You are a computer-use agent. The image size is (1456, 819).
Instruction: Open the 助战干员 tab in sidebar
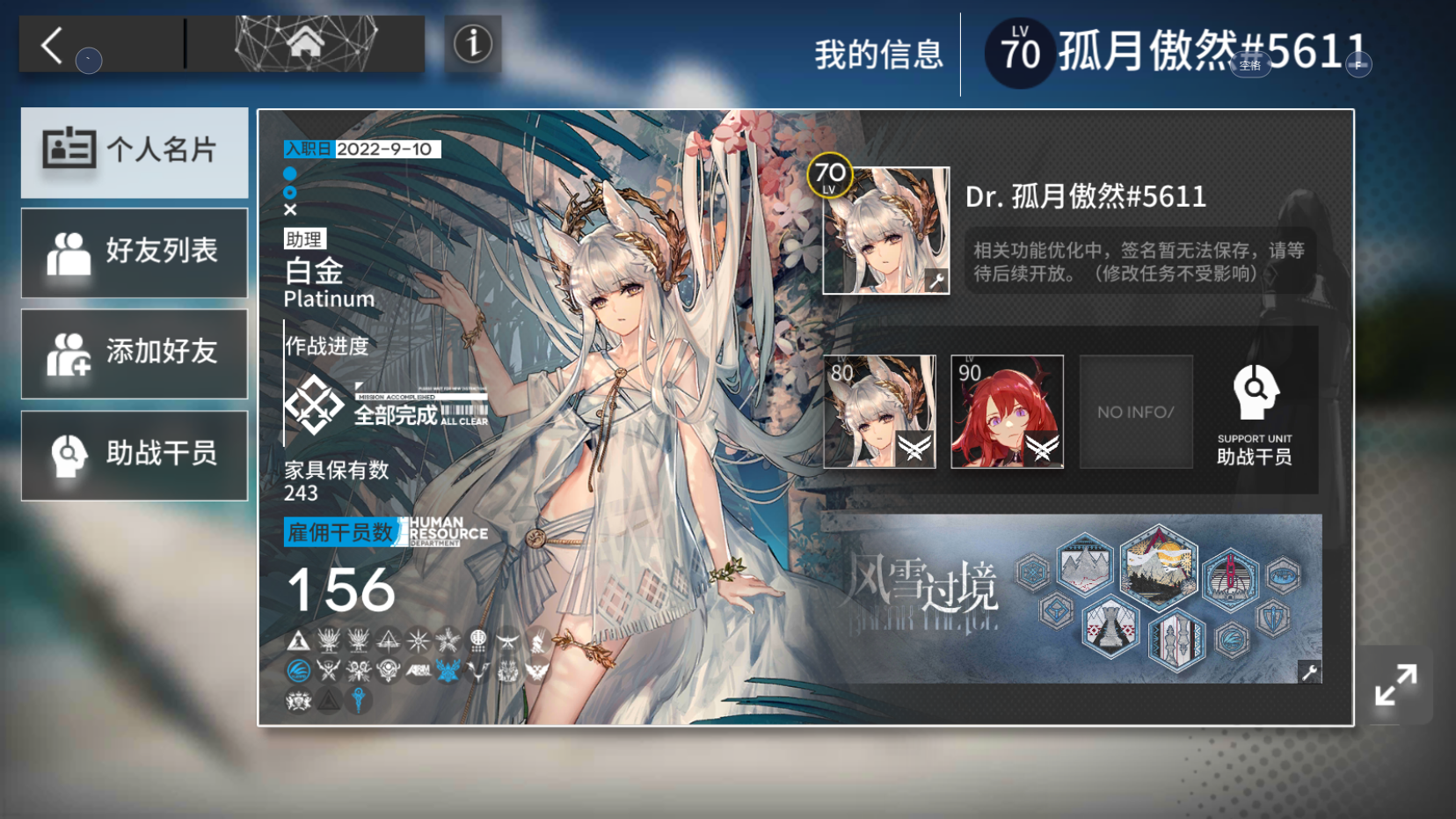[135, 455]
